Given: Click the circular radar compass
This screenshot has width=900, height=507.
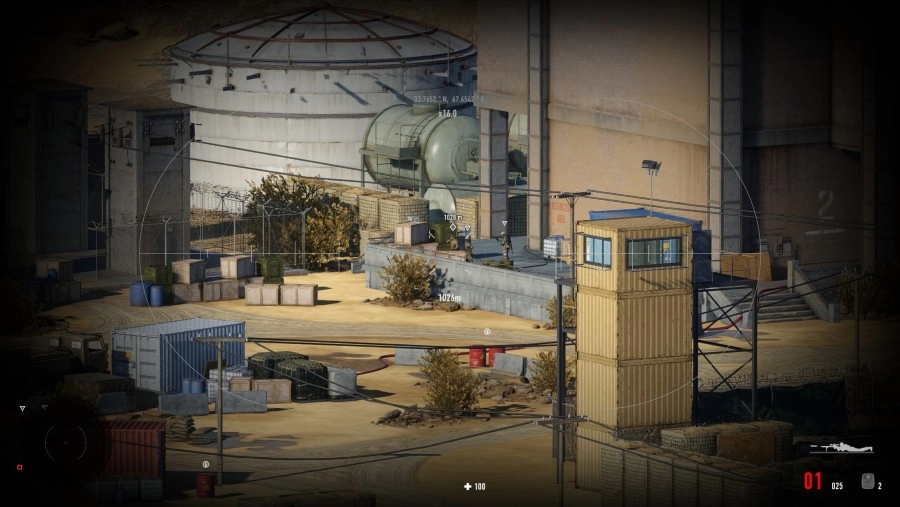Looking at the screenshot, I should pyautogui.click(x=65, y=442).
